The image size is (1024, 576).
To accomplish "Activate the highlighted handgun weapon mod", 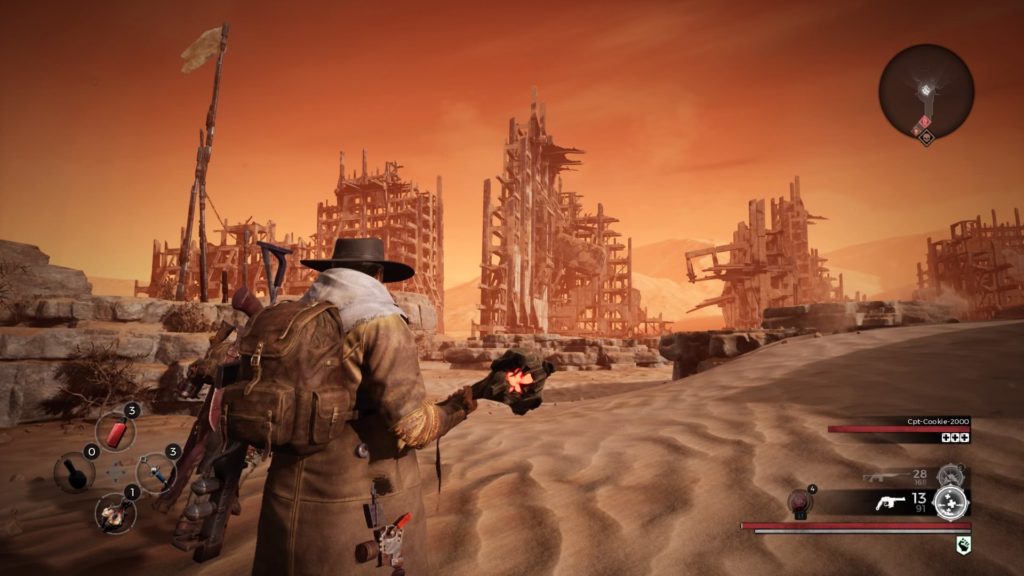I will click(950, 502).
